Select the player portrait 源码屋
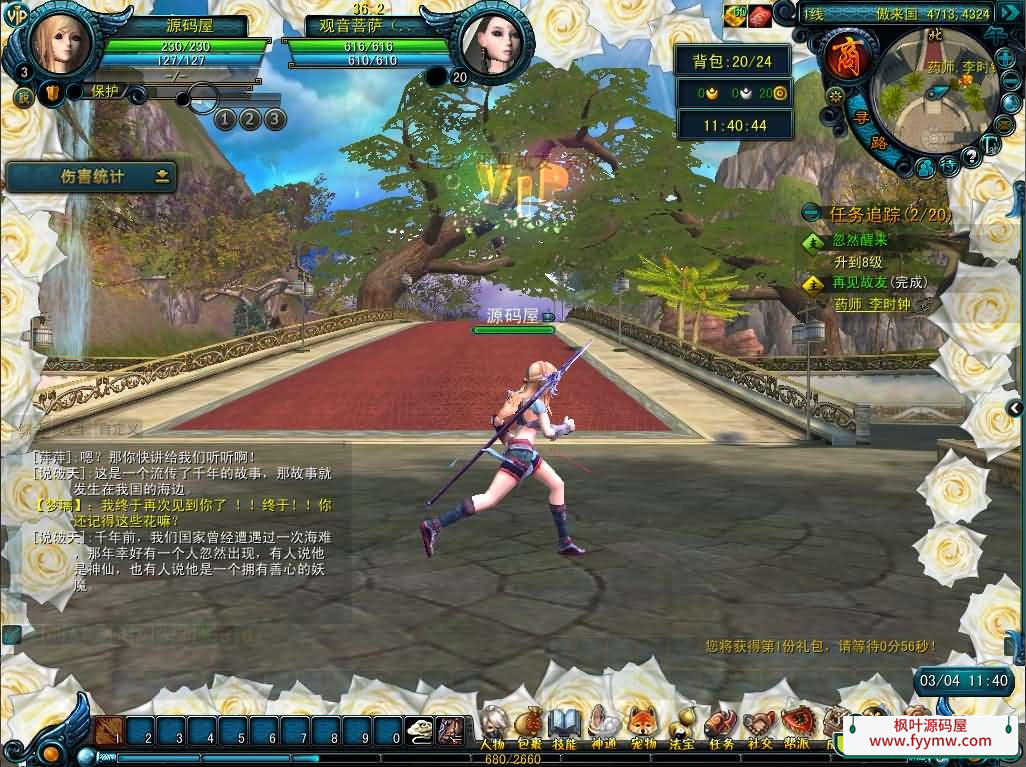The height and width of the screenshot is (767, 1026). (61, 41)
